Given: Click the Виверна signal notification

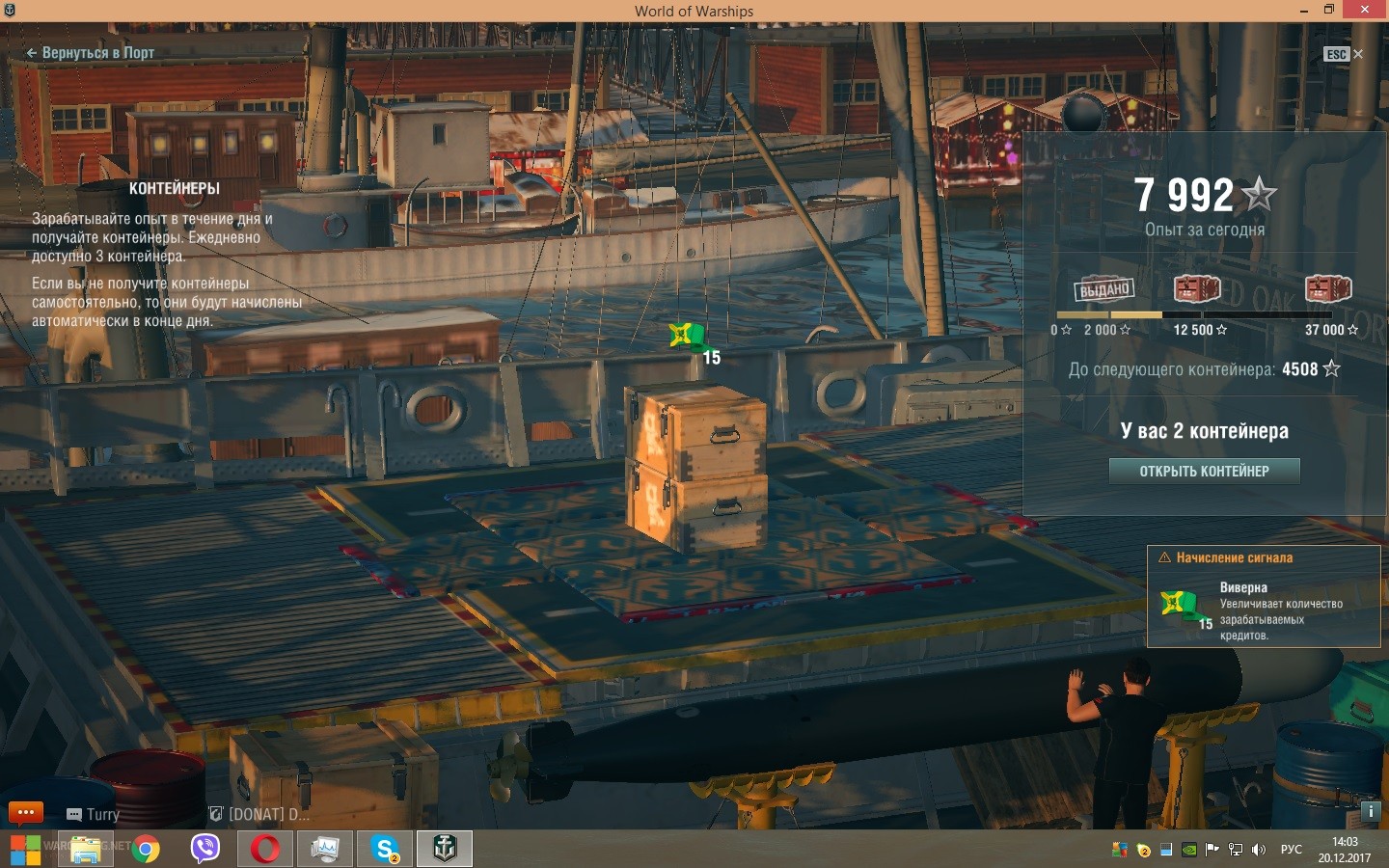Looking at the screenshot, I should [x=1264, y=598].
